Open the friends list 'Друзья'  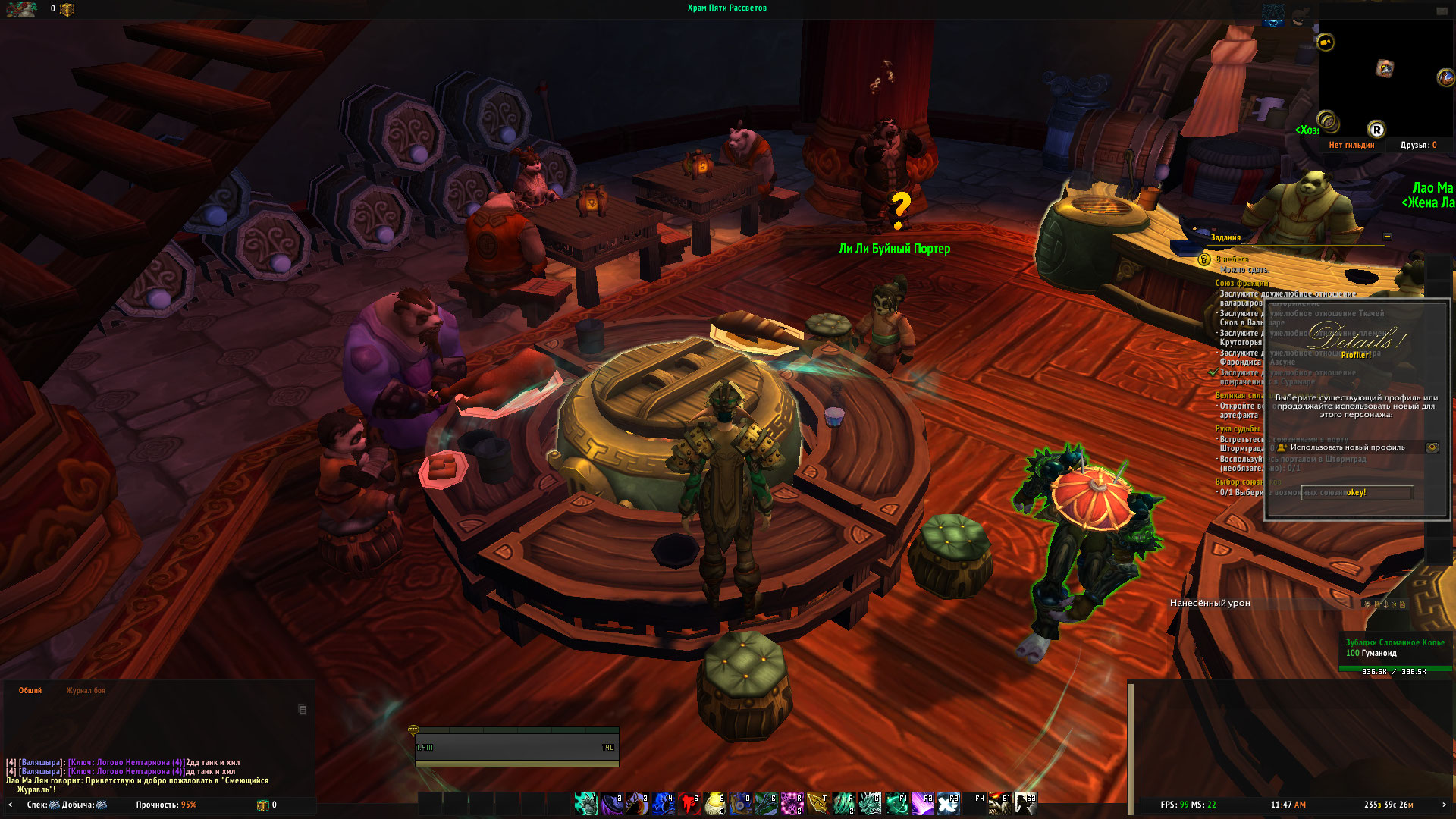pyautogui.click(x=1418, y=146)
